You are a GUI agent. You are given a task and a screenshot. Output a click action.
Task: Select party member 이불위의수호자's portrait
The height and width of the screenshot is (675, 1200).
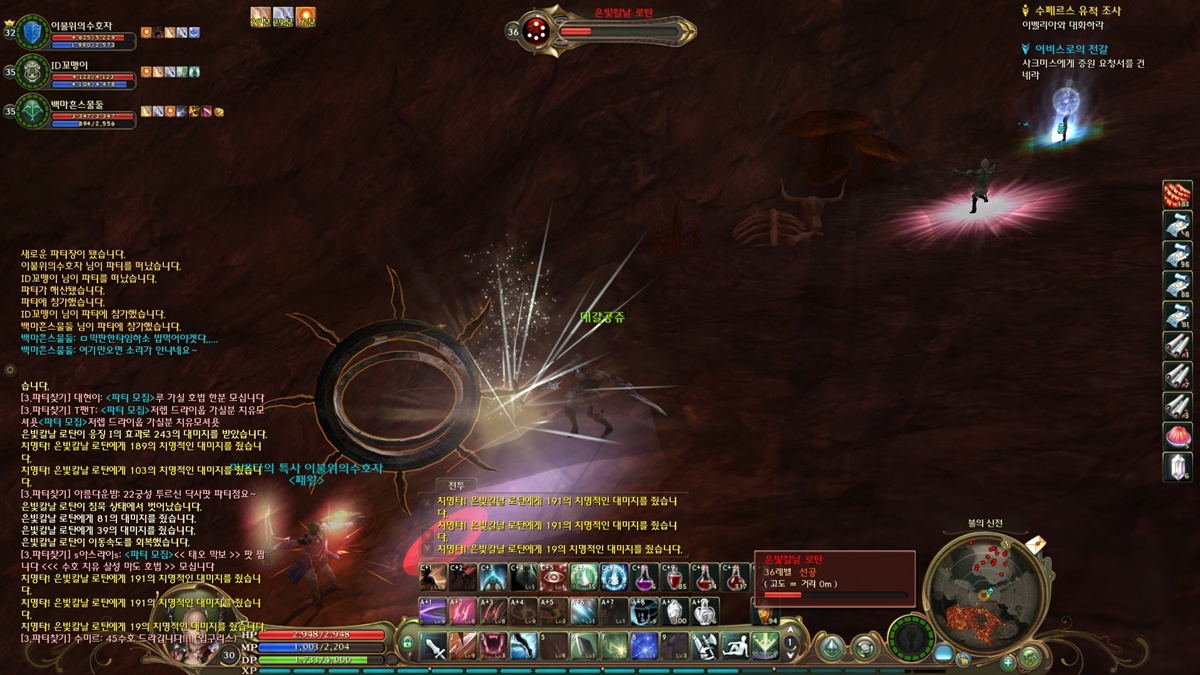[32, 32]
